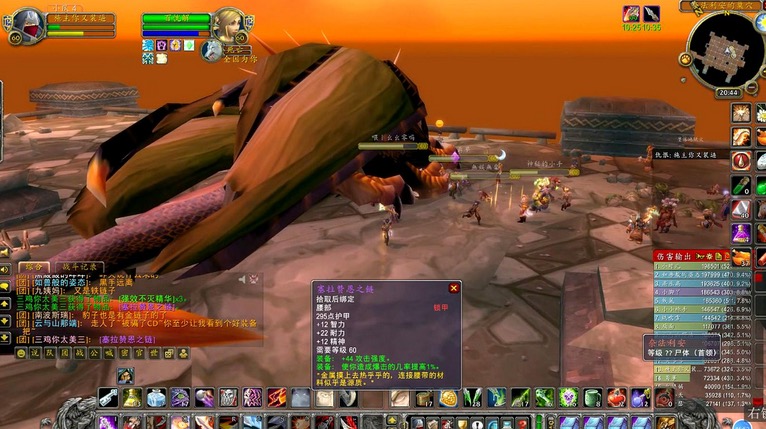Click the player portrait frame
This screenshot has height=429, width=766.
pos(27,22)
